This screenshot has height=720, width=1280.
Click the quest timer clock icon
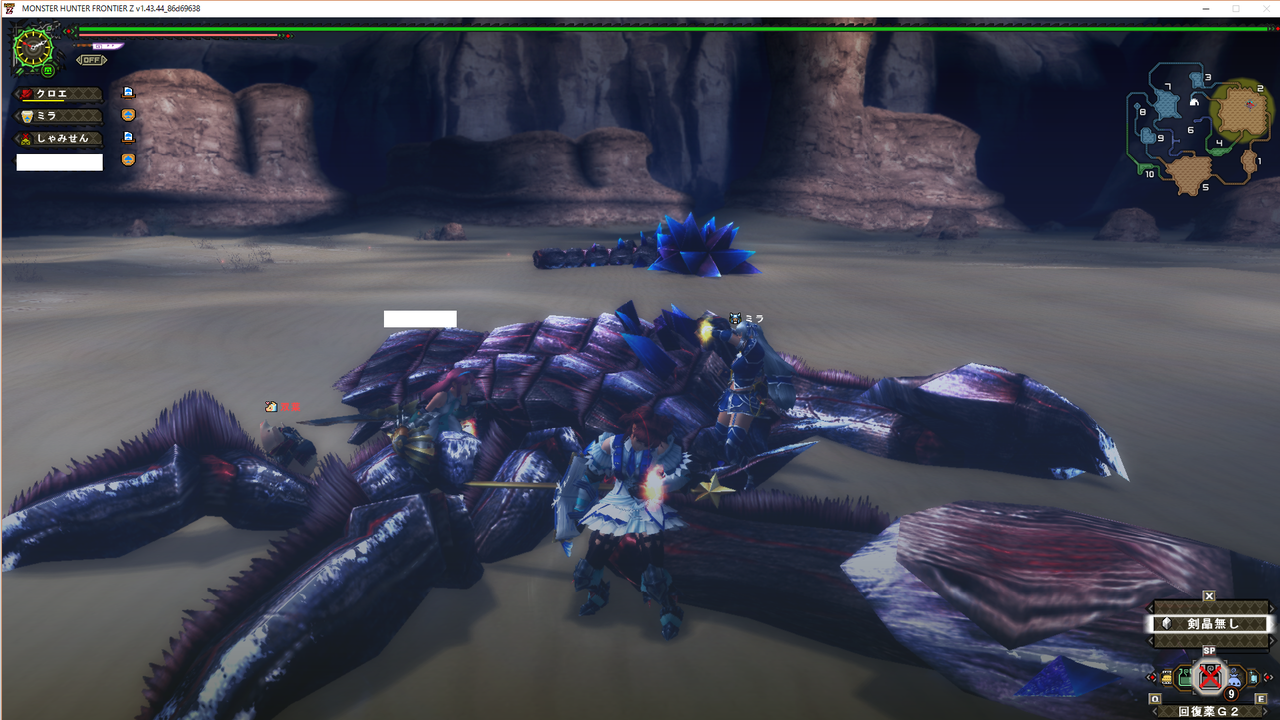click(x=33, y=47)
